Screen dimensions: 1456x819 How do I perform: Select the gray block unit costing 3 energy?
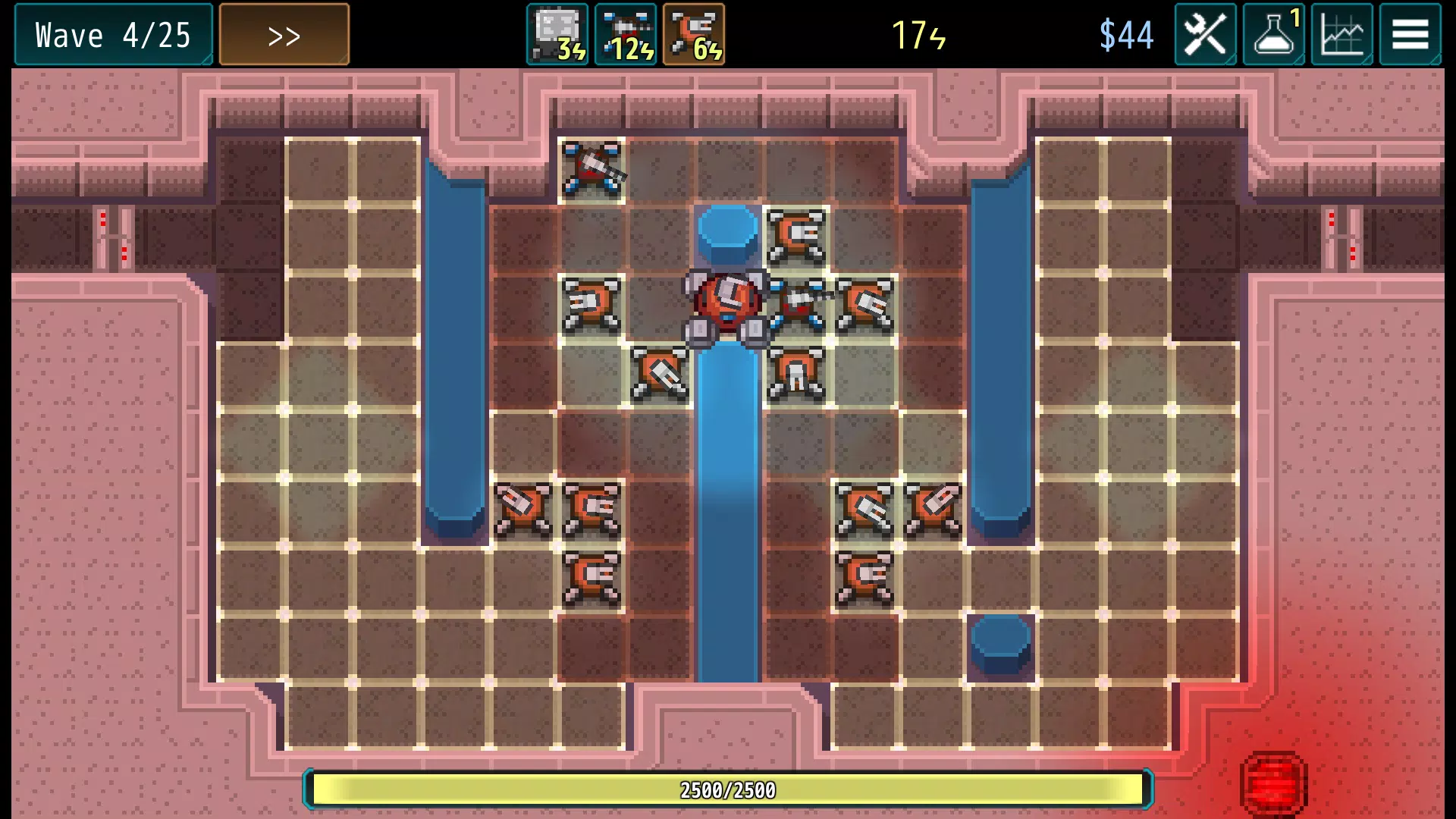click(557, 35)
